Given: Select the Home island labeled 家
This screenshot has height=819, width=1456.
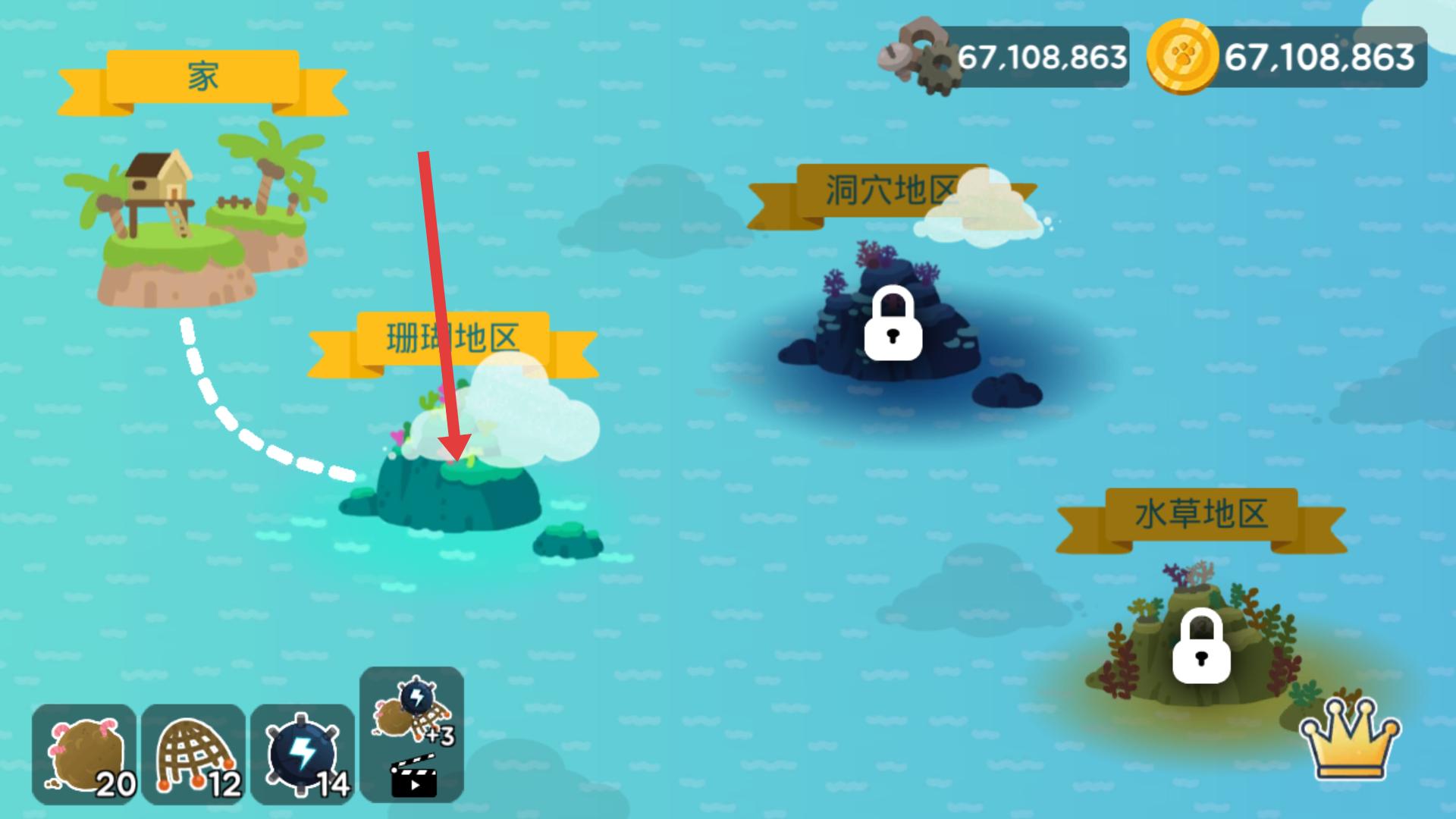Looking at the screenshot, I should (x=197, y=220).
